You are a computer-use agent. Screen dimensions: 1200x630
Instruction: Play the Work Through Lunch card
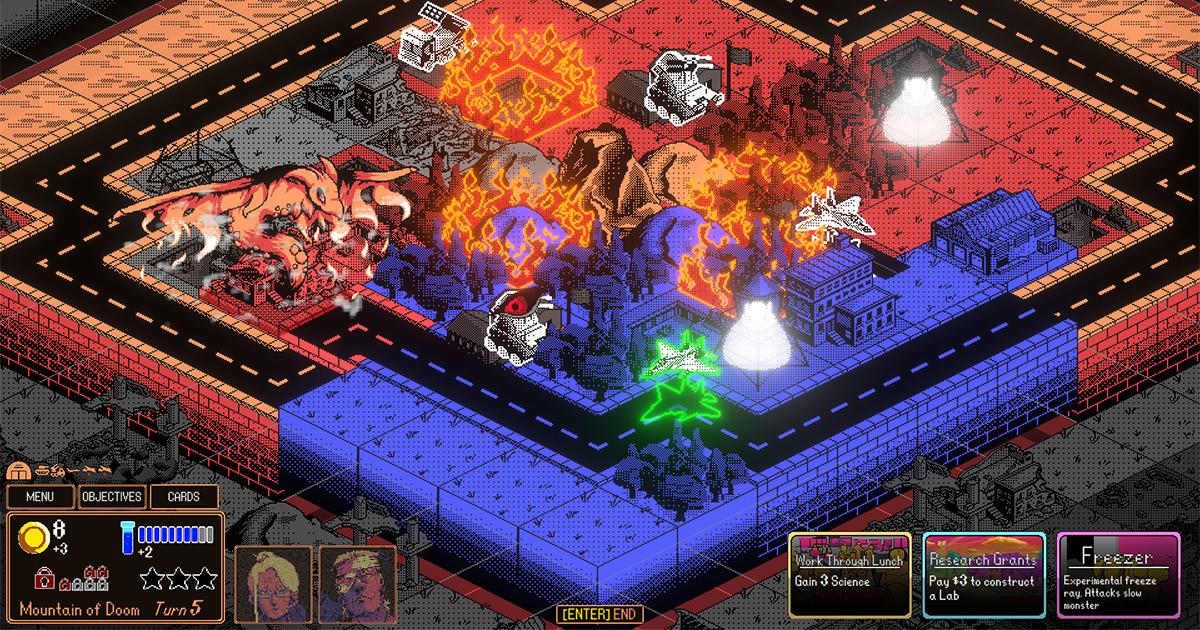click(x=850, y=573)
